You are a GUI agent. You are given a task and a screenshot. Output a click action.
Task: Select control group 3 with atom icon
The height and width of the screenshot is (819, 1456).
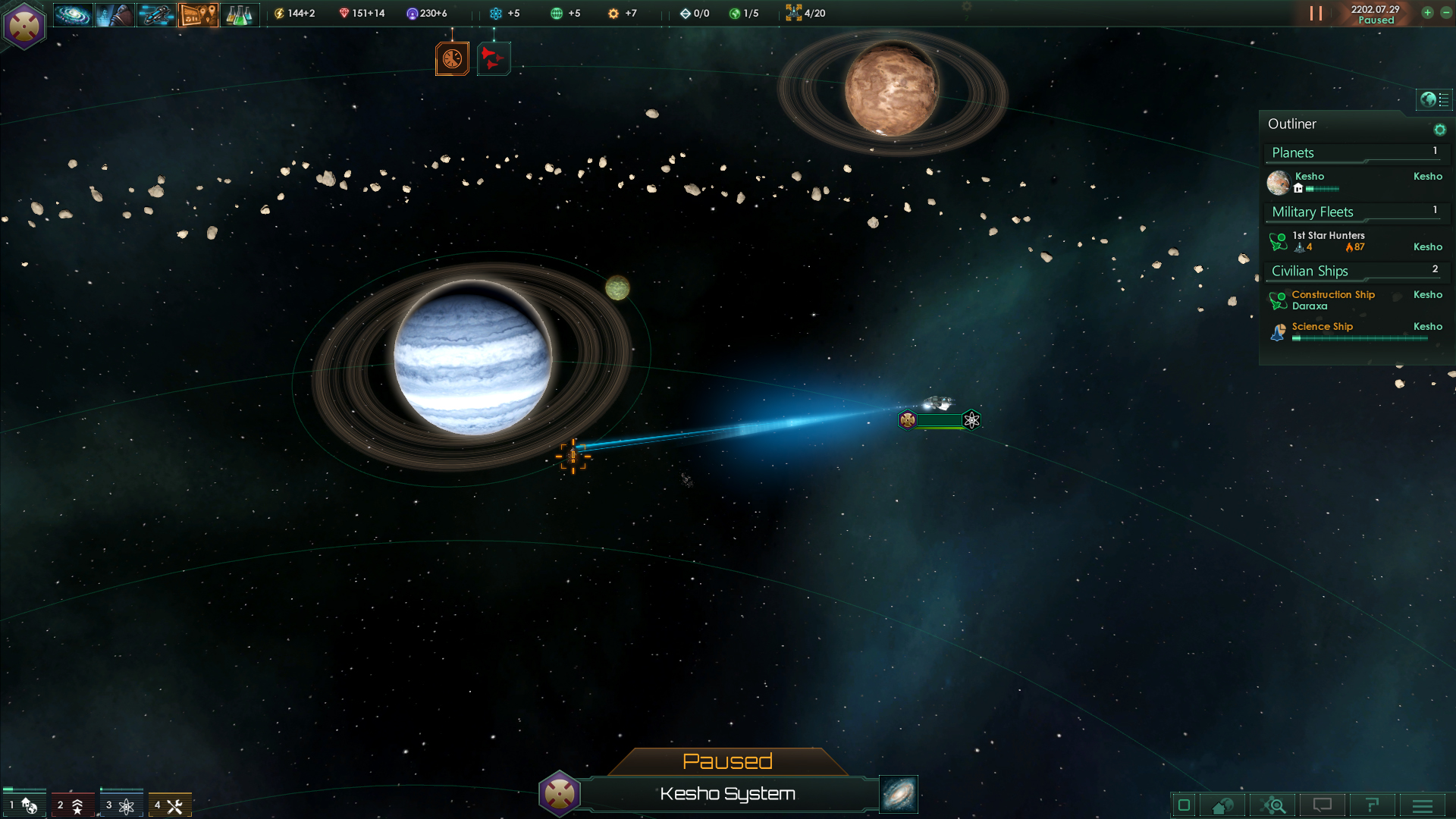tap(121, 805)
